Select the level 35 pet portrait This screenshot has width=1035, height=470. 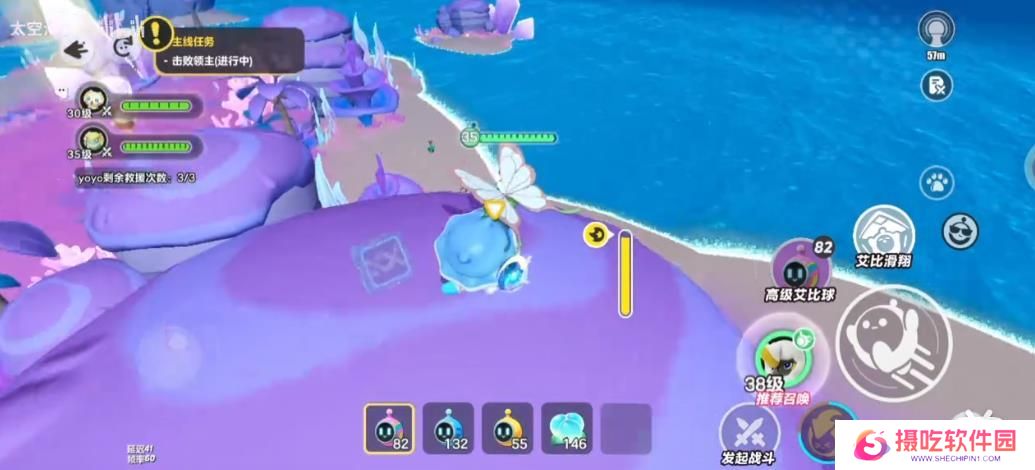coord(93,141)
